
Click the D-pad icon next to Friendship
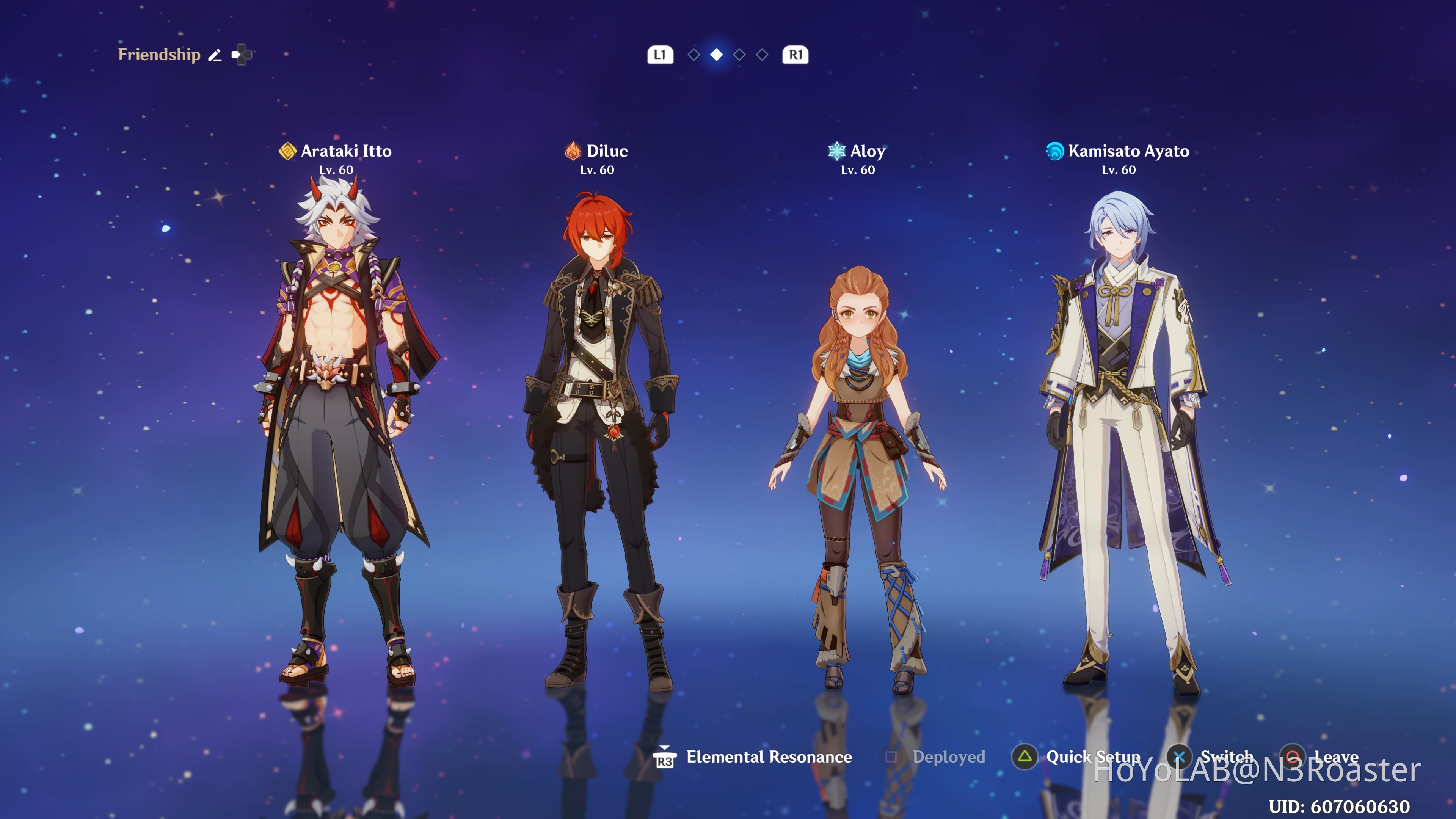242,54
